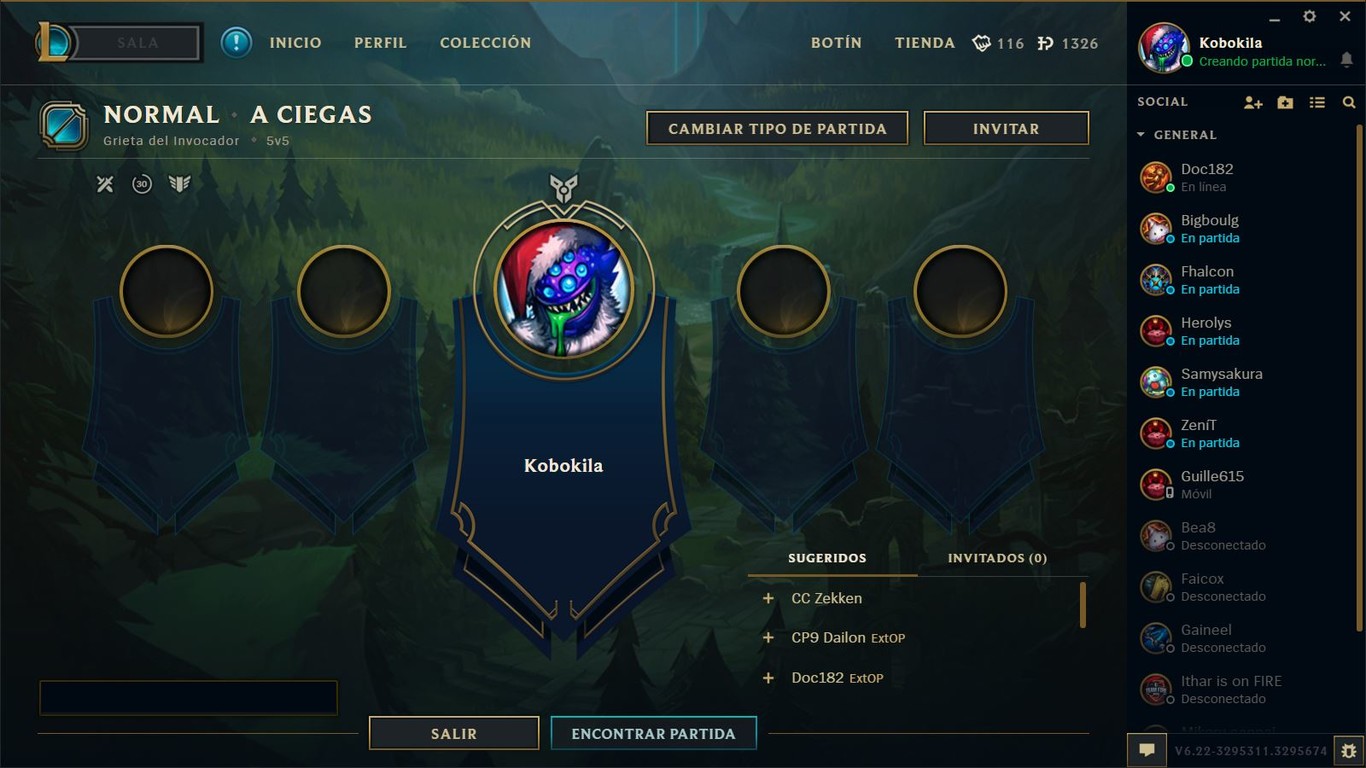Screen dimensions: 1366x768
Task: Switch to the INVITADOS (0) tab
Action: coord(996,558)
